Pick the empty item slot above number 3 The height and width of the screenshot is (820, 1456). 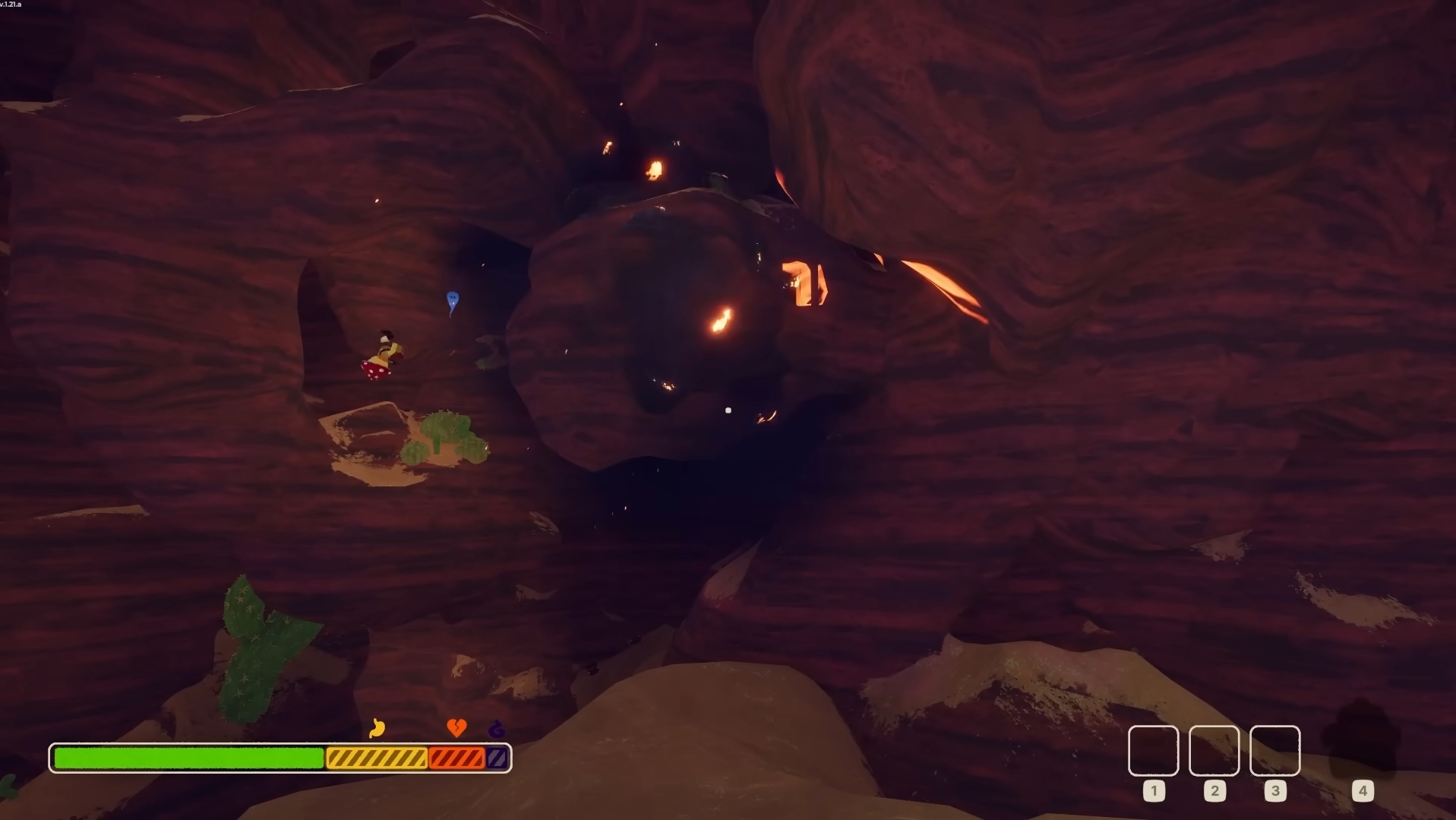pos(1274,751)
